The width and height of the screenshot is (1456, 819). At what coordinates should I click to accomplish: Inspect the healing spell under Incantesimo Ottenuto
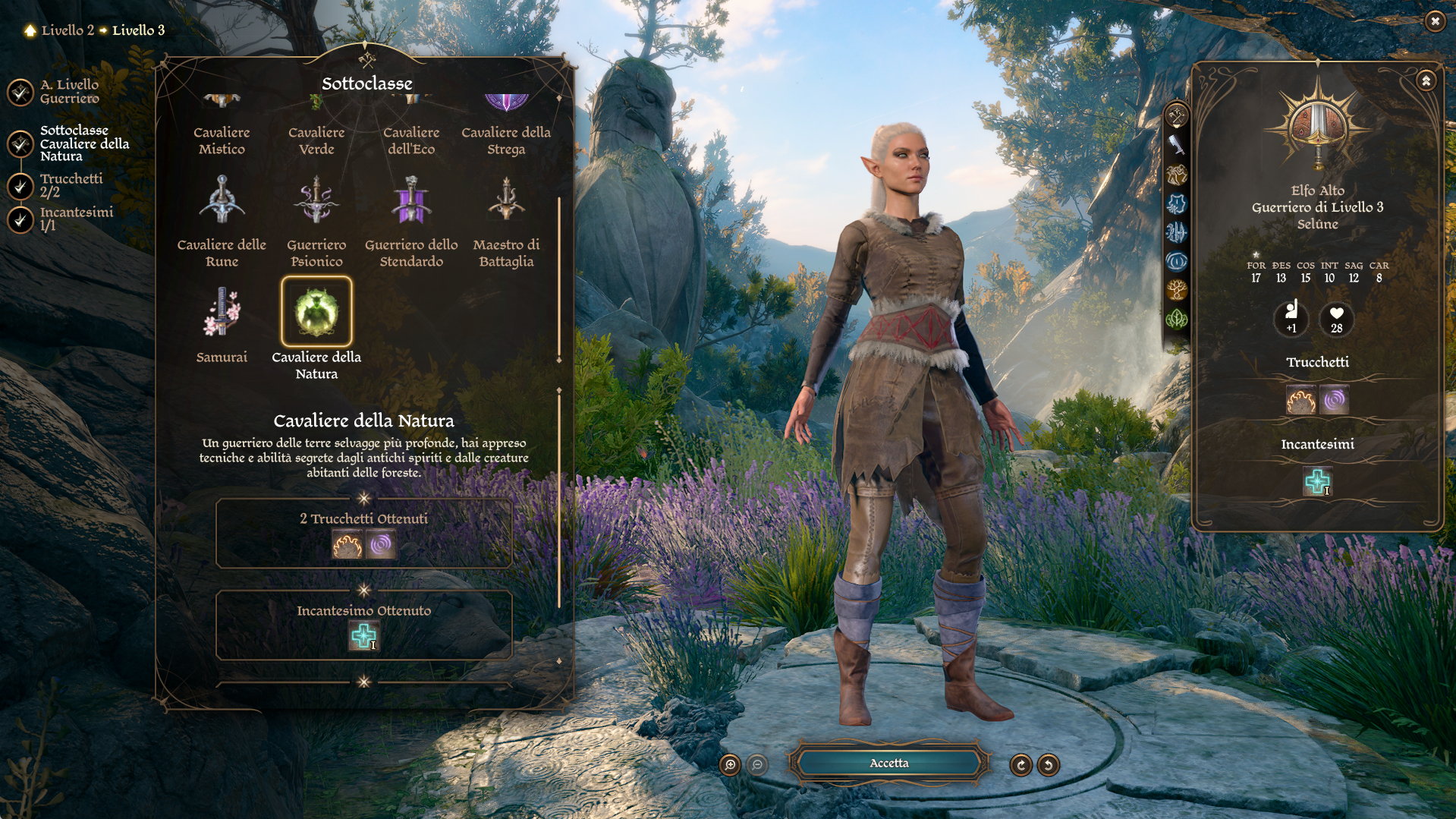pos(363,636)
